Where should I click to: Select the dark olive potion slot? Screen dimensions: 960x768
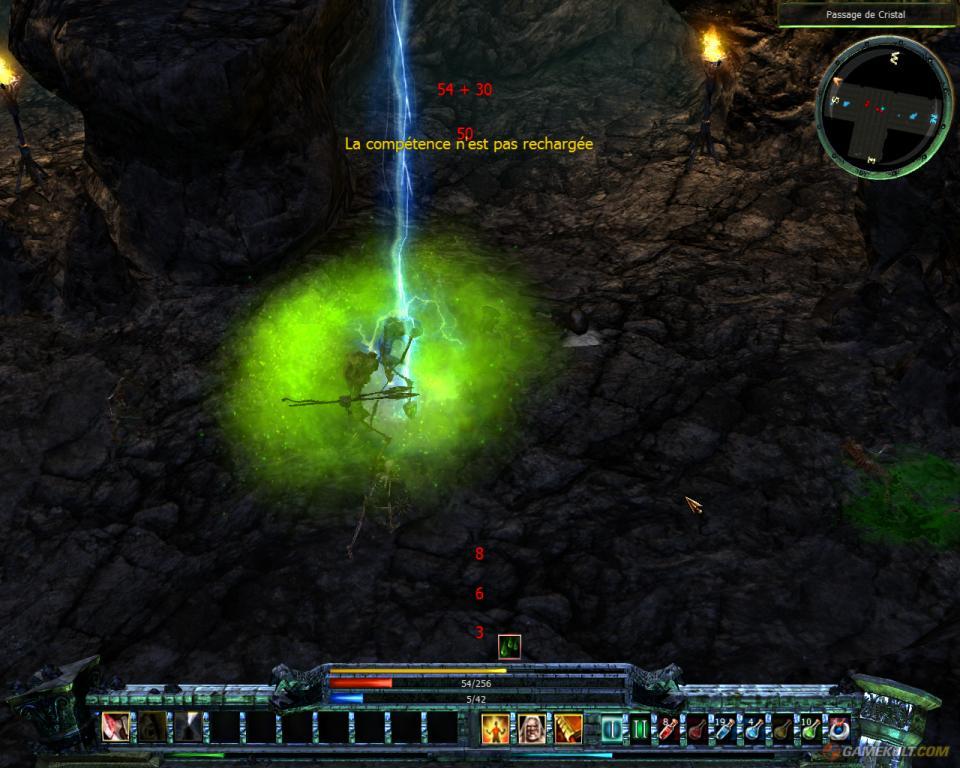(781, 729)
